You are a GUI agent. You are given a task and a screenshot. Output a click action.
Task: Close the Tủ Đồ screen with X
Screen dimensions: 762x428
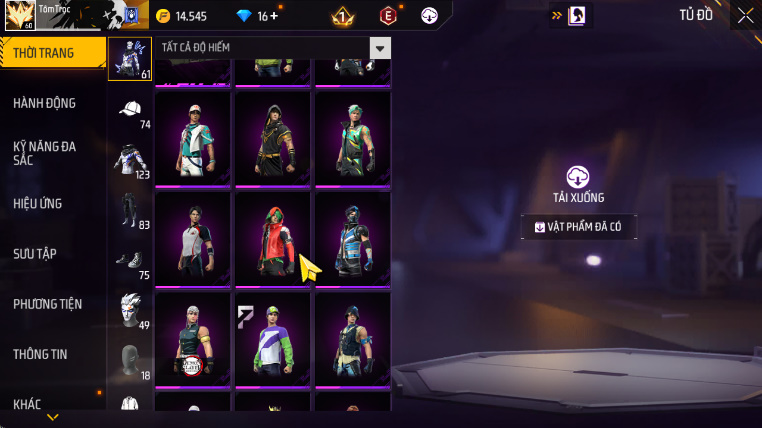(745, 15)
